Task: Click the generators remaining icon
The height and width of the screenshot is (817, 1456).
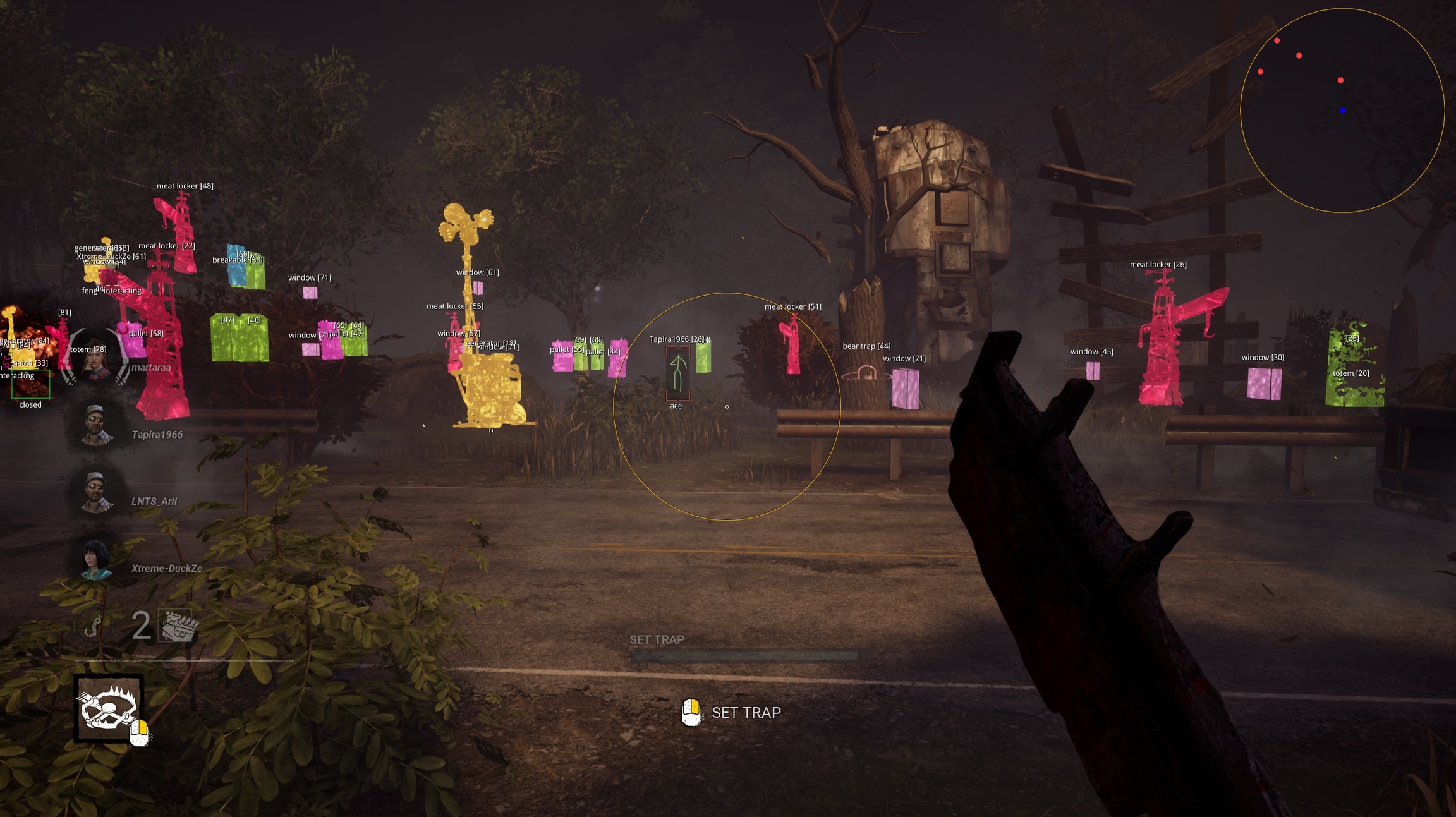Action: [178, 626]
